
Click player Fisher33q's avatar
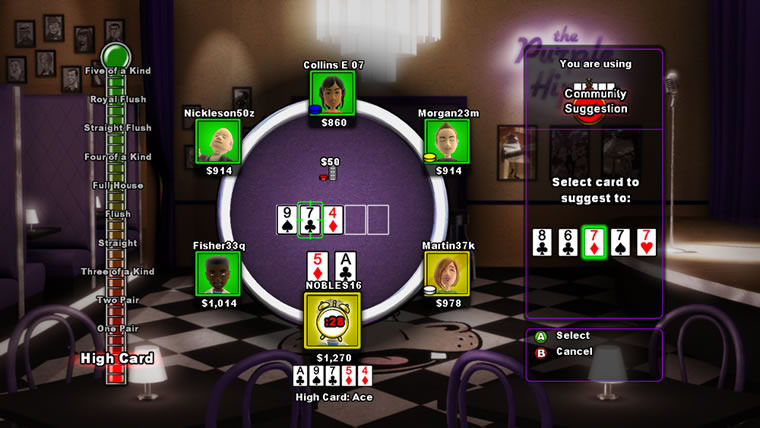pos(218,274)
